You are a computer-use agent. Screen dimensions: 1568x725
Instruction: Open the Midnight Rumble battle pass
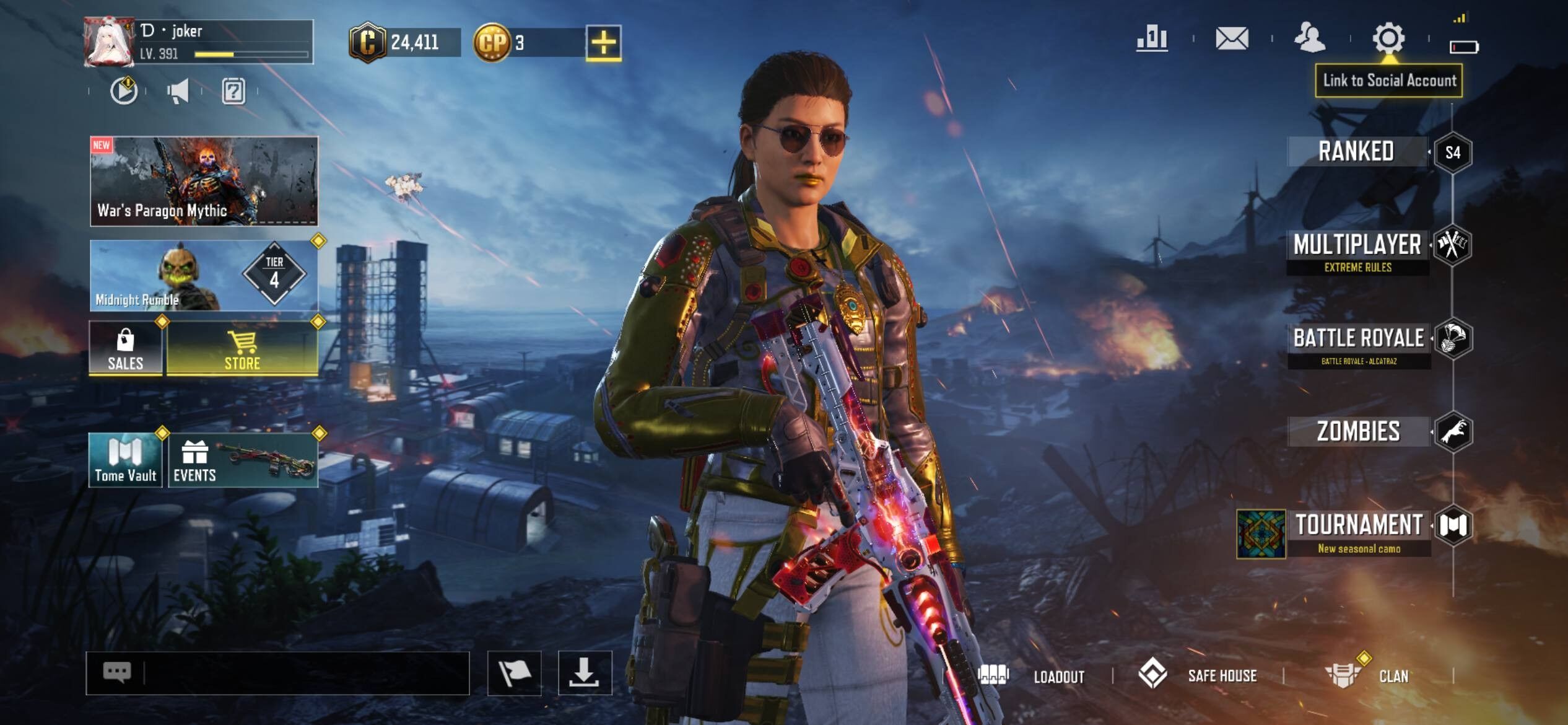click(204, 276)
